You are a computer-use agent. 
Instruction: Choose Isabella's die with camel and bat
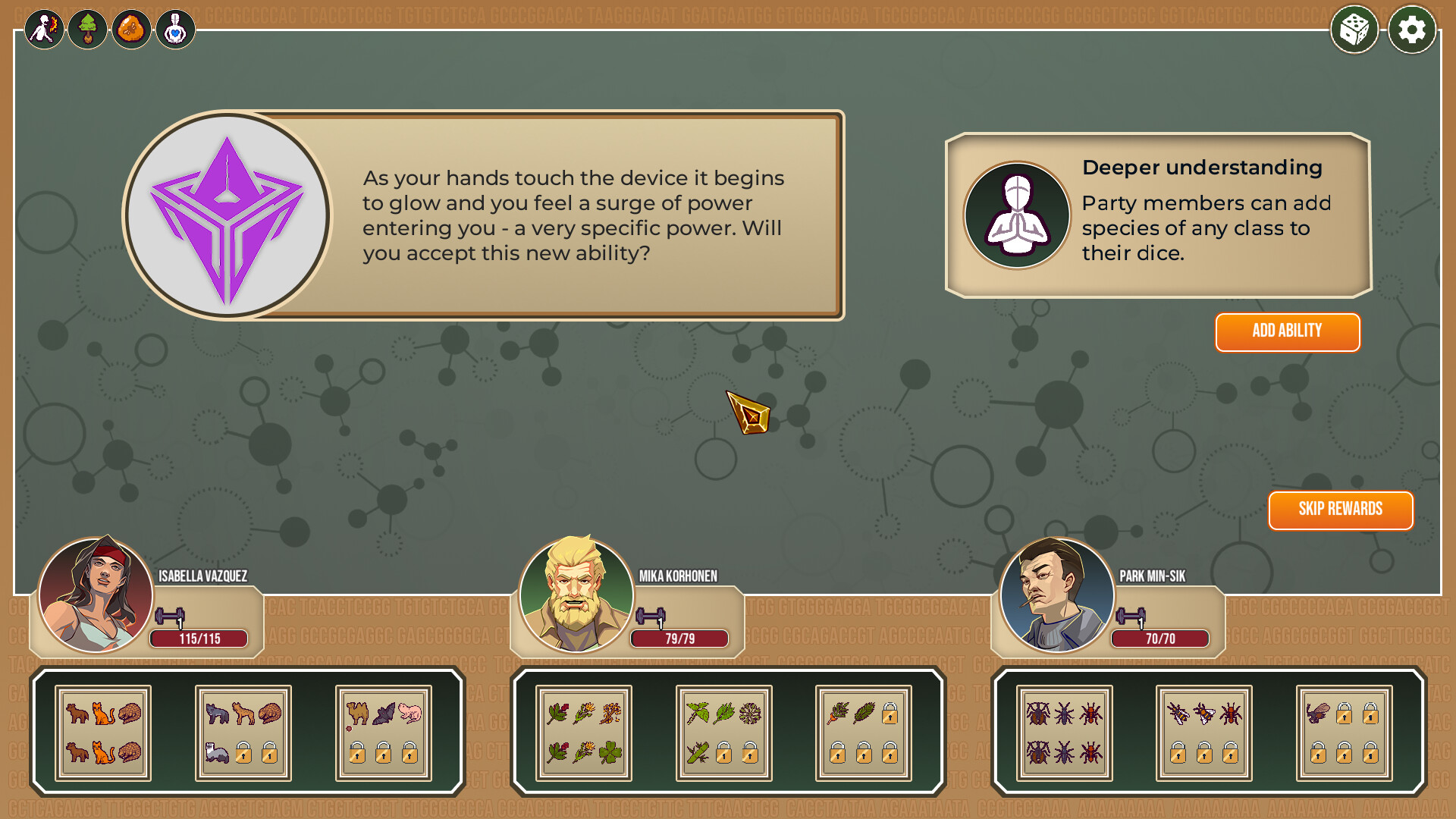pyautogui.click(x=383, y=733)
